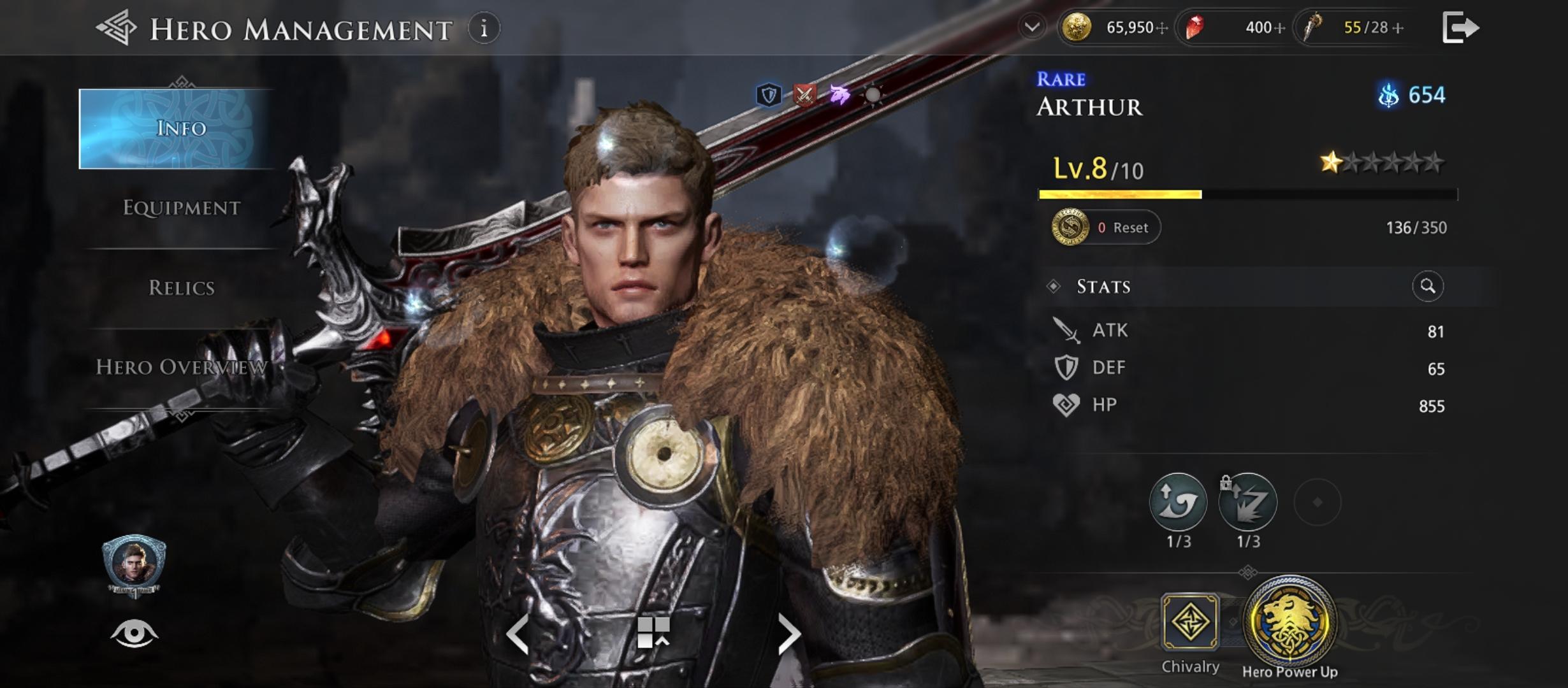Click the Hero Management info button
This screenshot has height=688, width=1568.
coord(484,29)
